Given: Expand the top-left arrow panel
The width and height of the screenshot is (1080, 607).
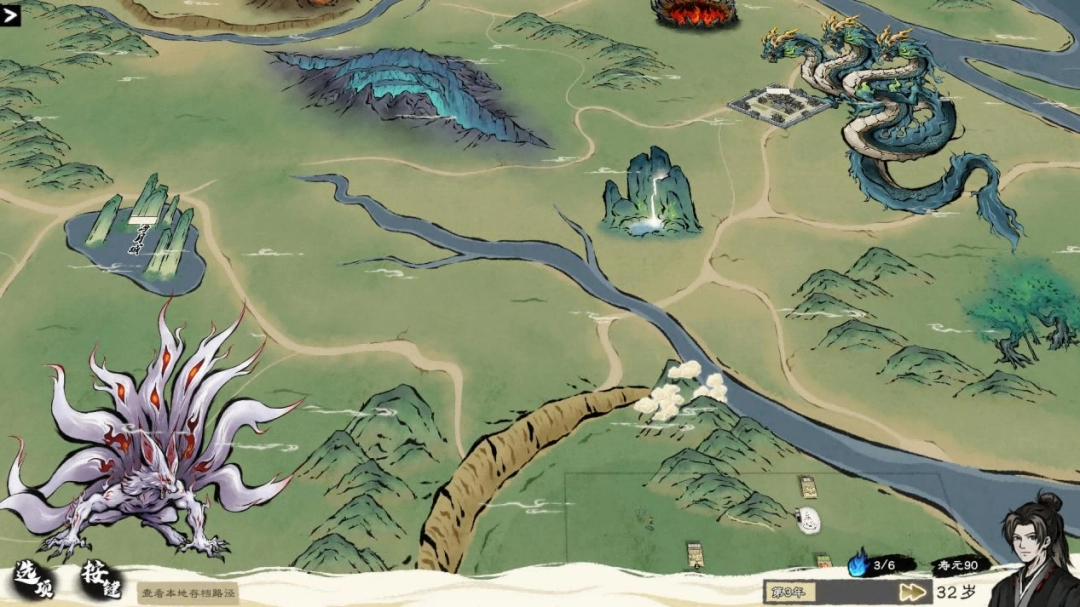Looking at the screenshot, I should [x=11, y=15].
